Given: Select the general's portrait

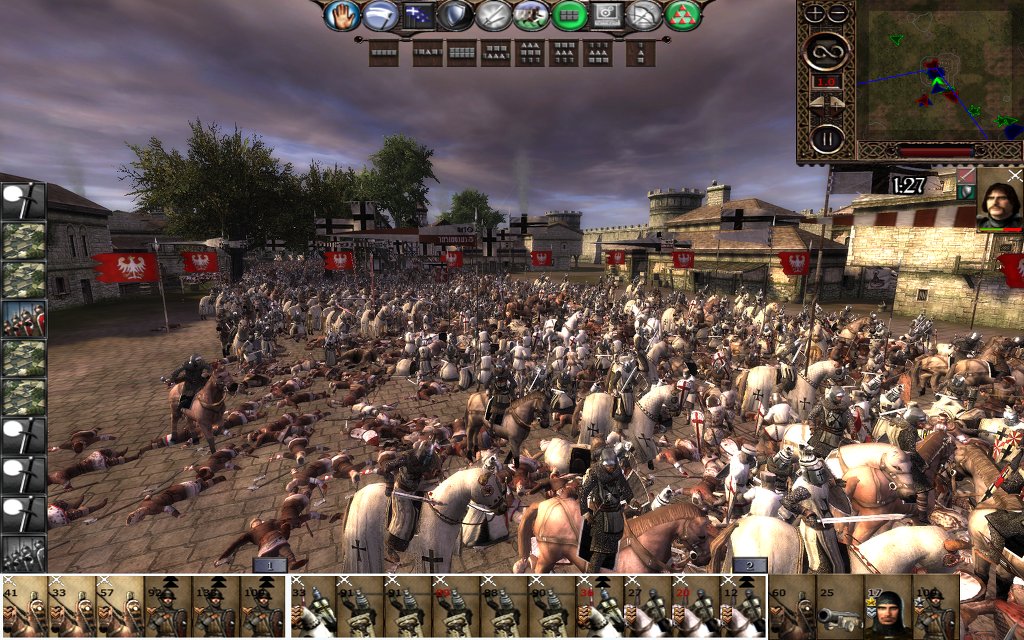Looking at the screenshot, I should 999,198.
